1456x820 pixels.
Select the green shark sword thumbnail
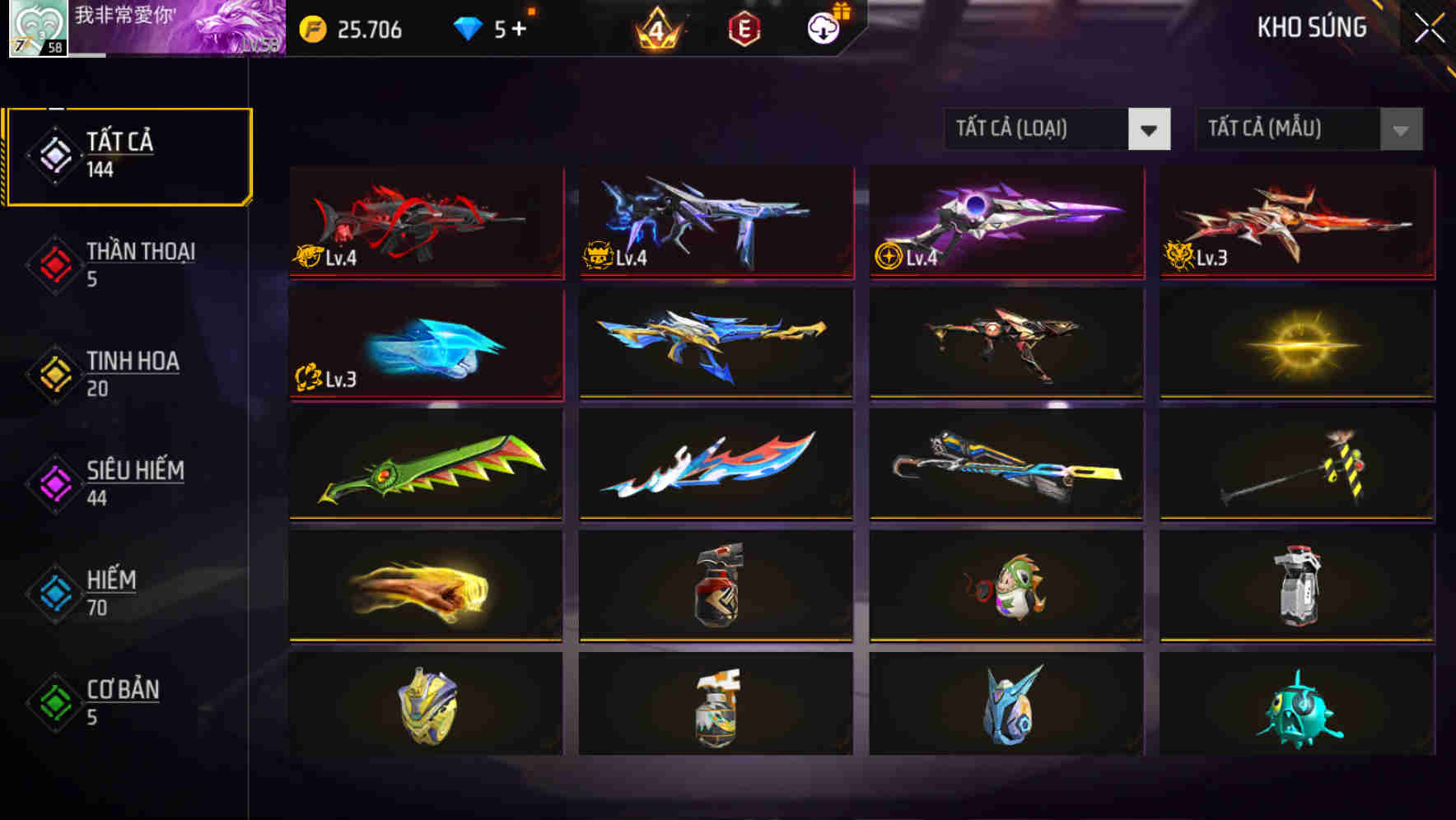click(425, 465)
